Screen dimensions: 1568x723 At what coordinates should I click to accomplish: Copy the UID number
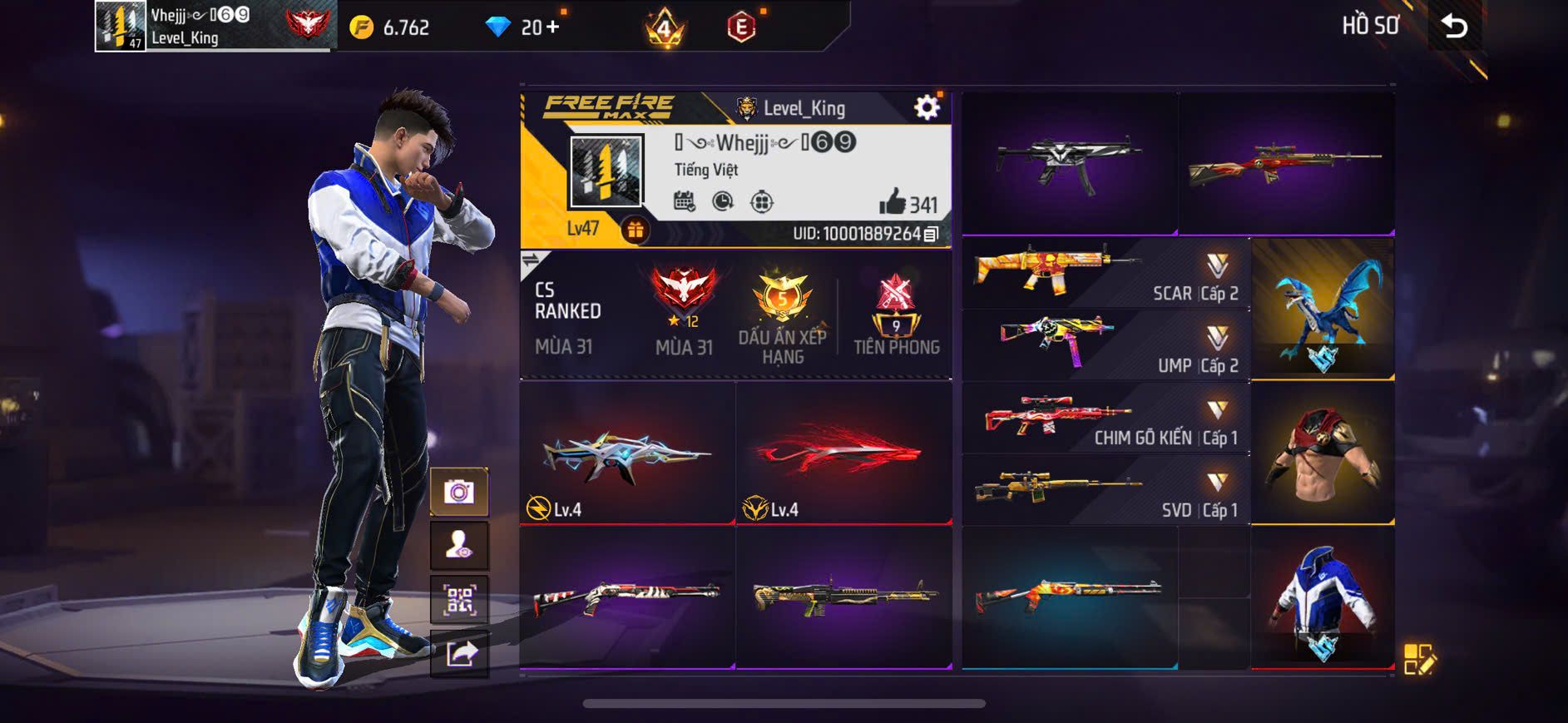(932, 234)
